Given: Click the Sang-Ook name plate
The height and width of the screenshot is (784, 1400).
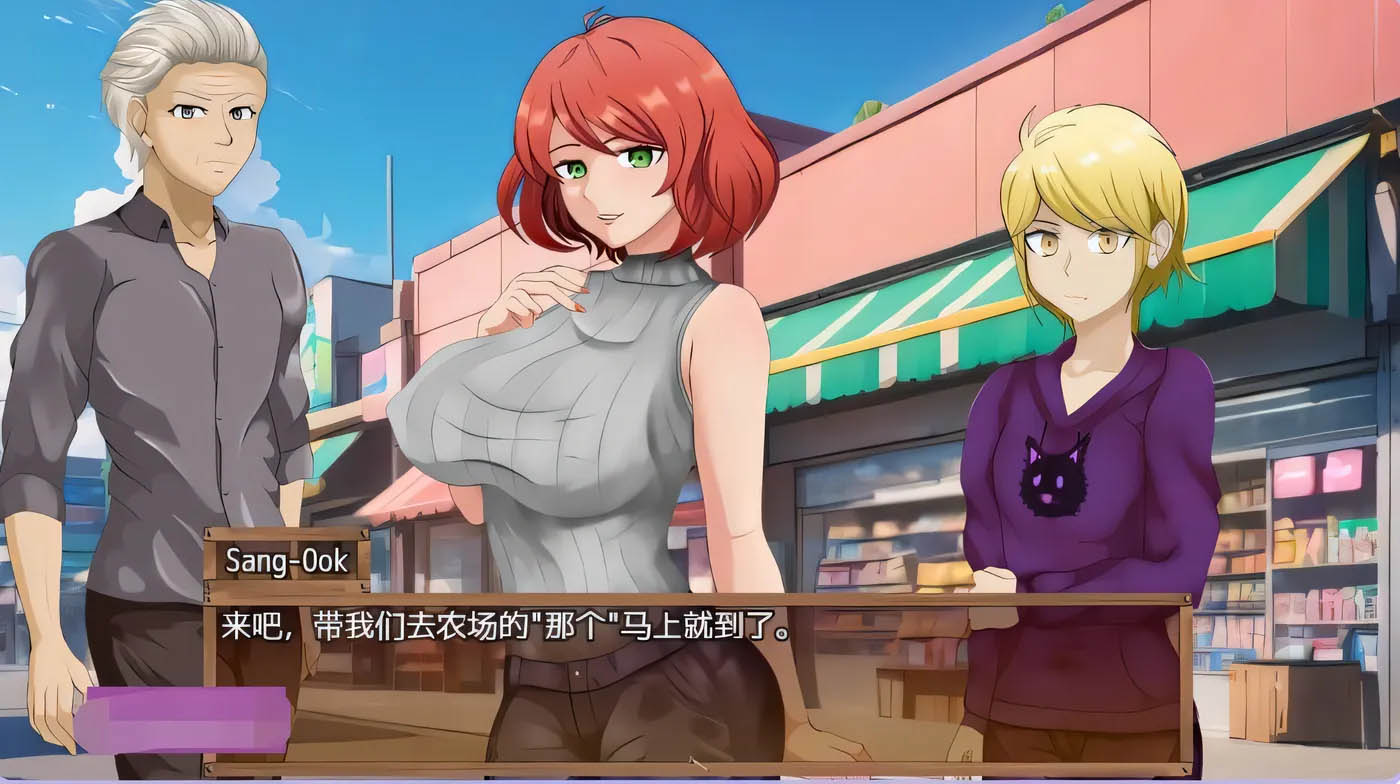Looking at the screenshot, I should [x=290, y=562].
